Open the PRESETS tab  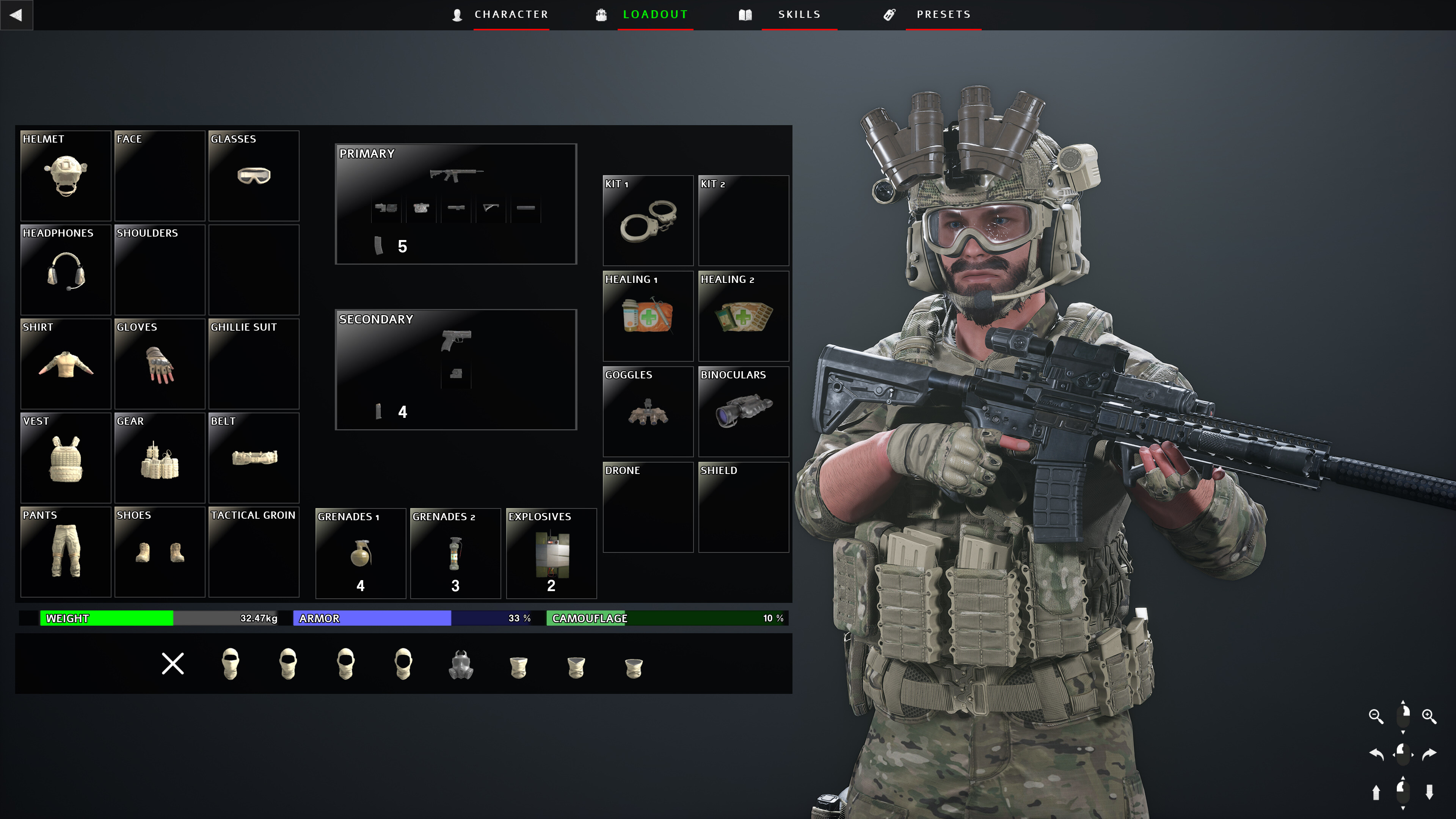(943, 14)
